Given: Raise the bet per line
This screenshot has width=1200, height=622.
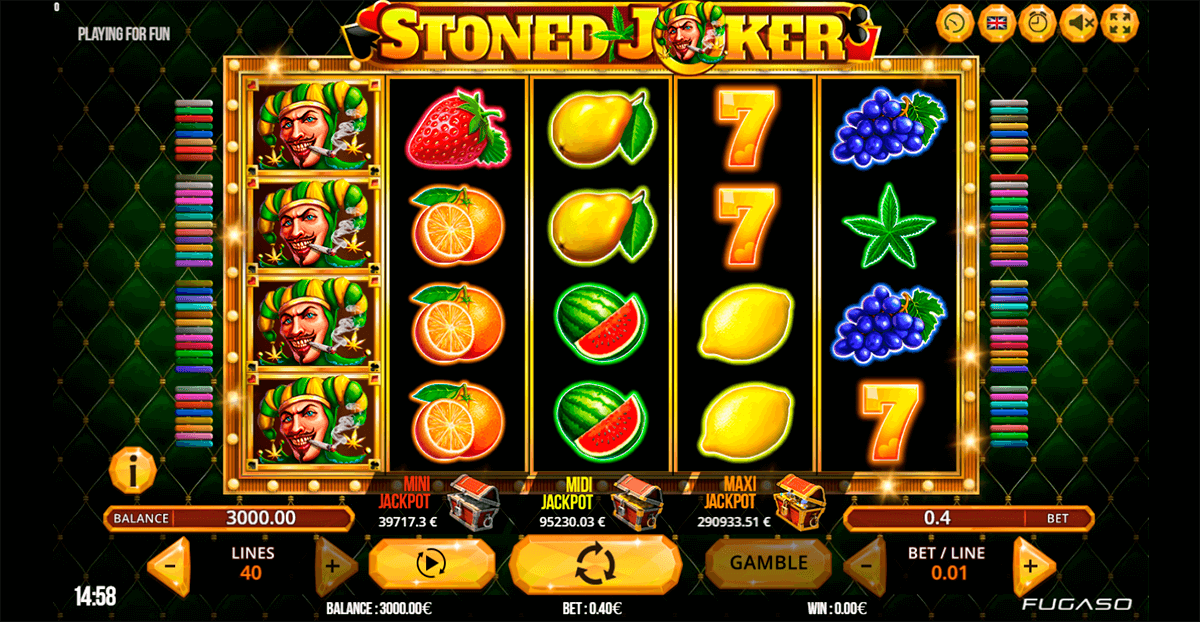Looking at the screenshot, I should coord(1032,566).
